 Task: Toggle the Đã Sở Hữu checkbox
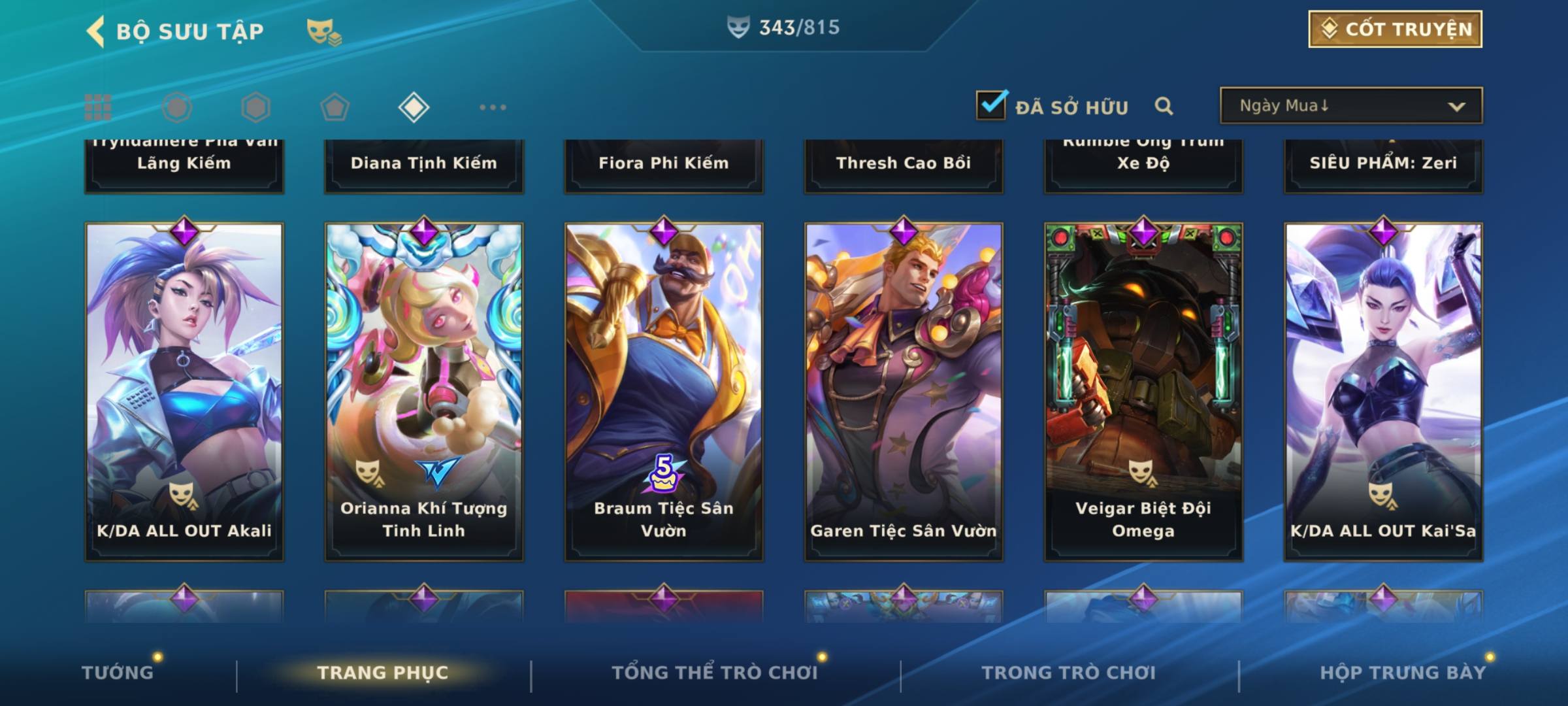991,105
